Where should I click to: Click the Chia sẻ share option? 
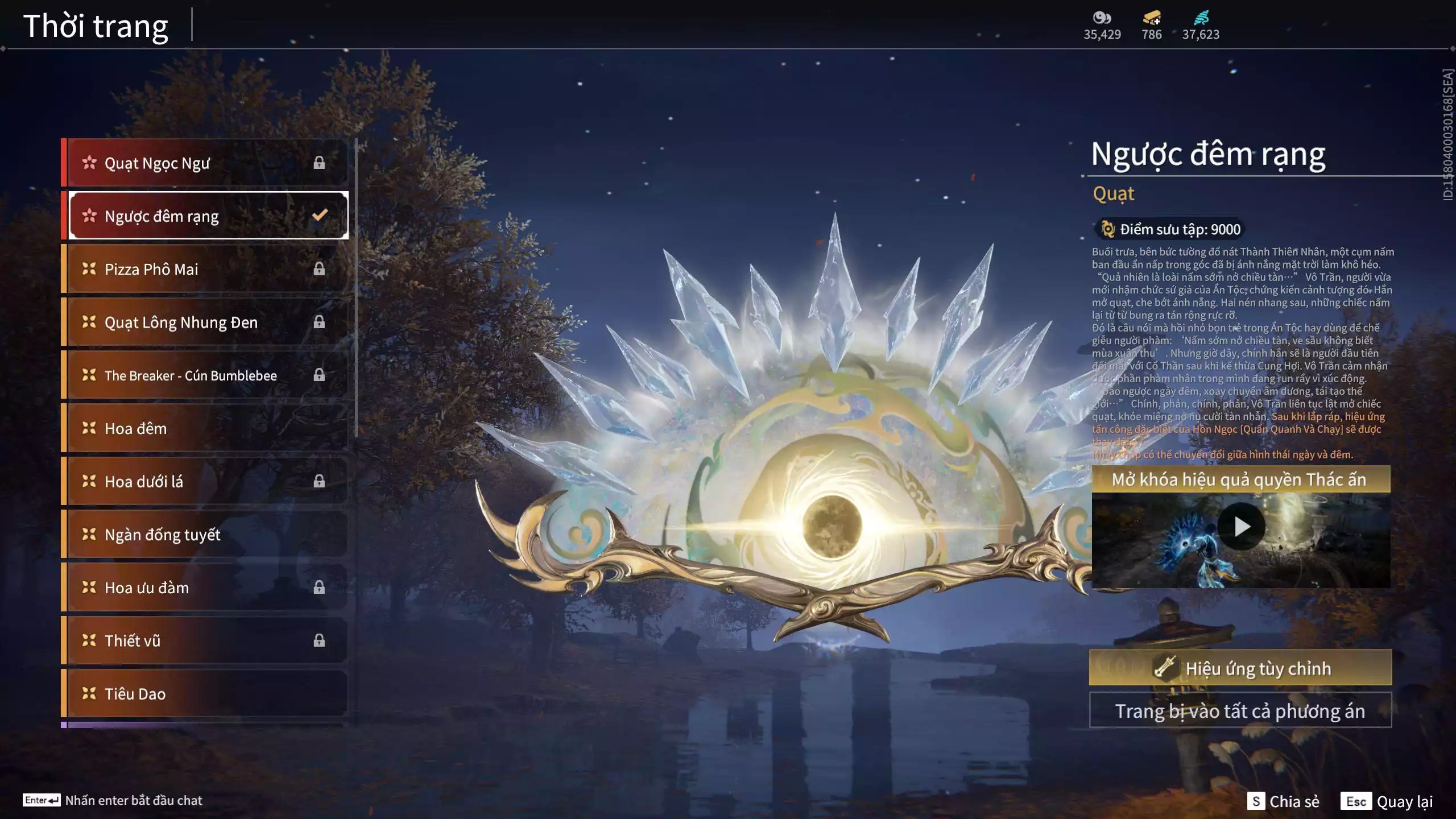pos(1284,801)
